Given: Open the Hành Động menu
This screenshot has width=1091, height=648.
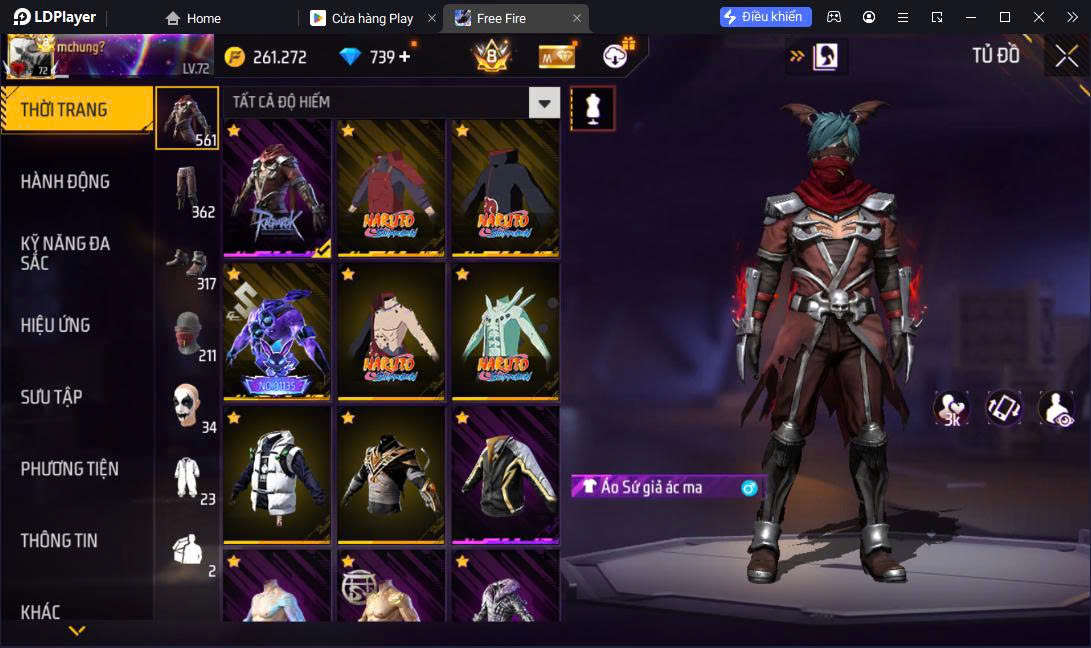Looking at the screenshot, I should (66, 181).
